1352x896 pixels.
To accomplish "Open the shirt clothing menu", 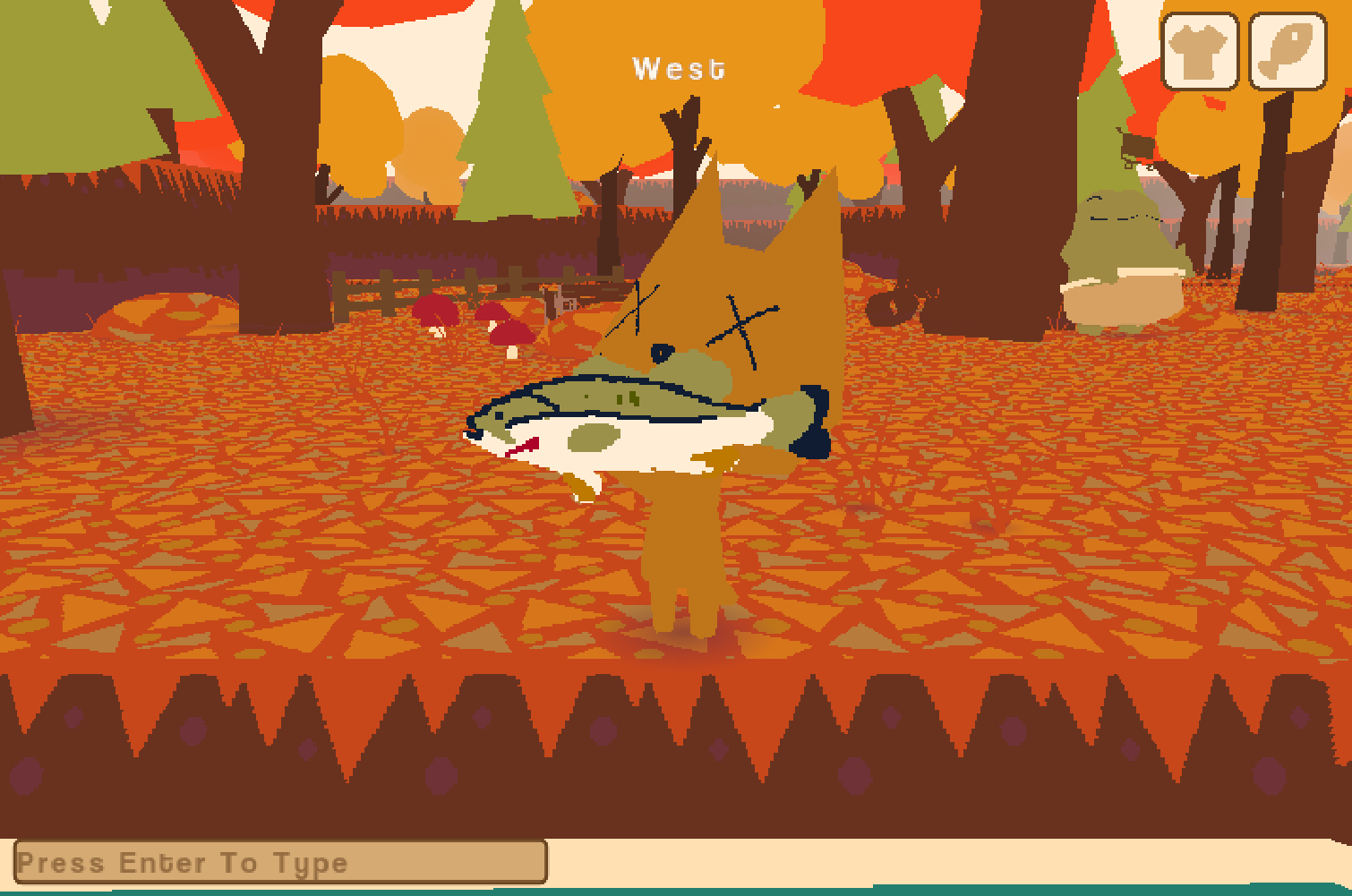I will (x=1199, y=51).
